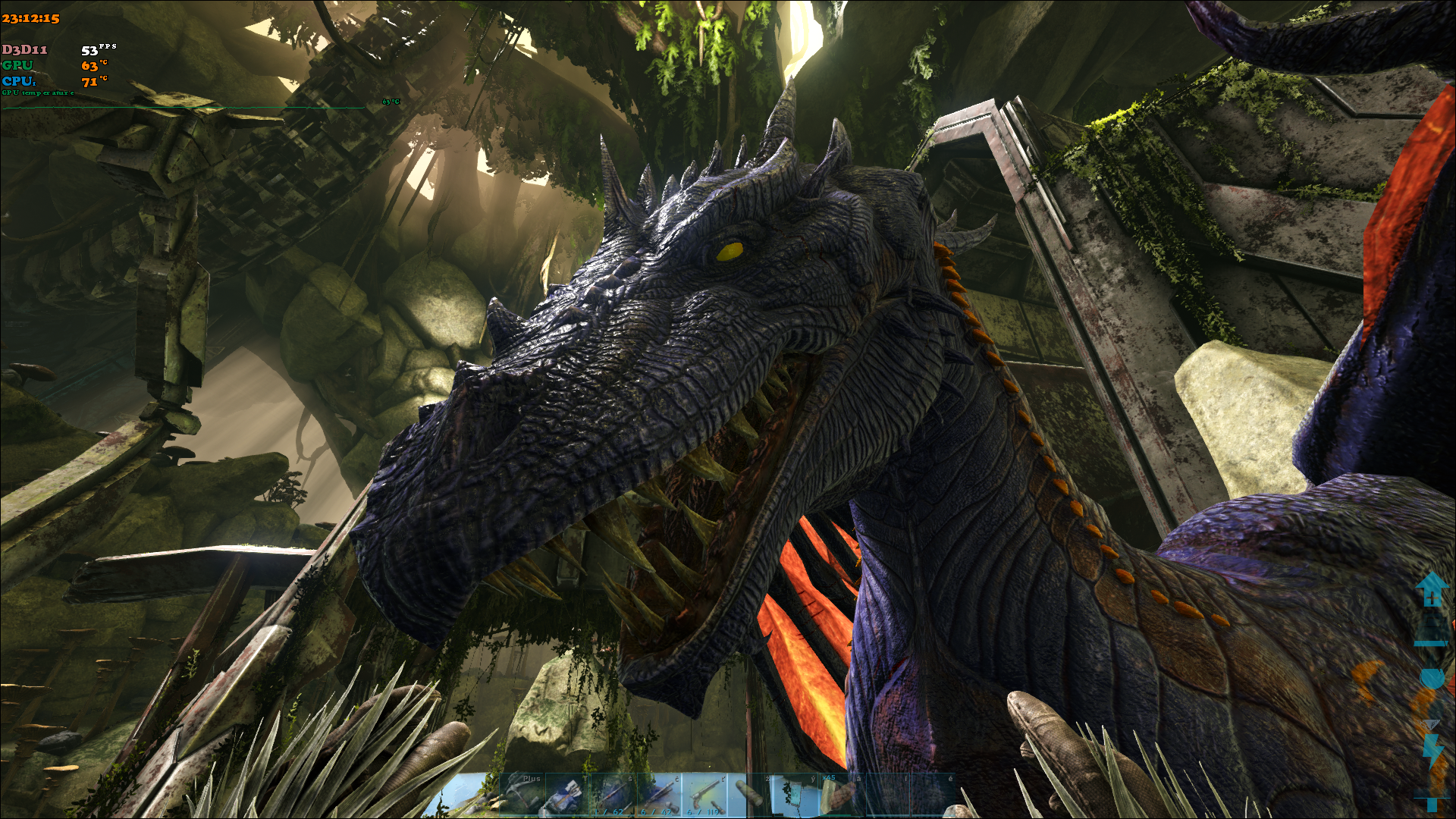The height and width of the screenshot is (819, 1456).
Task: Choose the gun slot showing 6 / 42
Action: 659,795
